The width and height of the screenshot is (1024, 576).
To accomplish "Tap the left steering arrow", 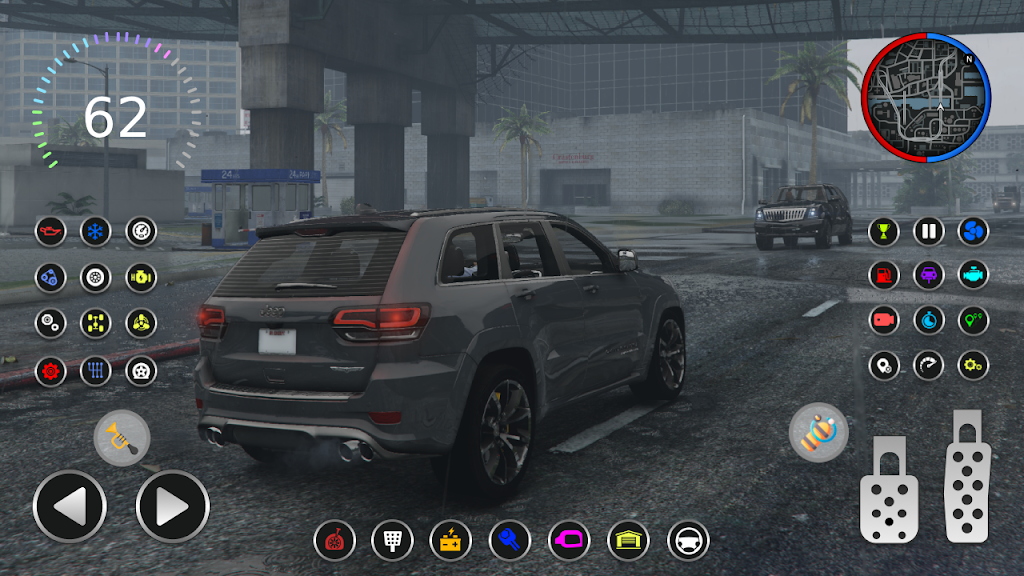I will [70, 507].
